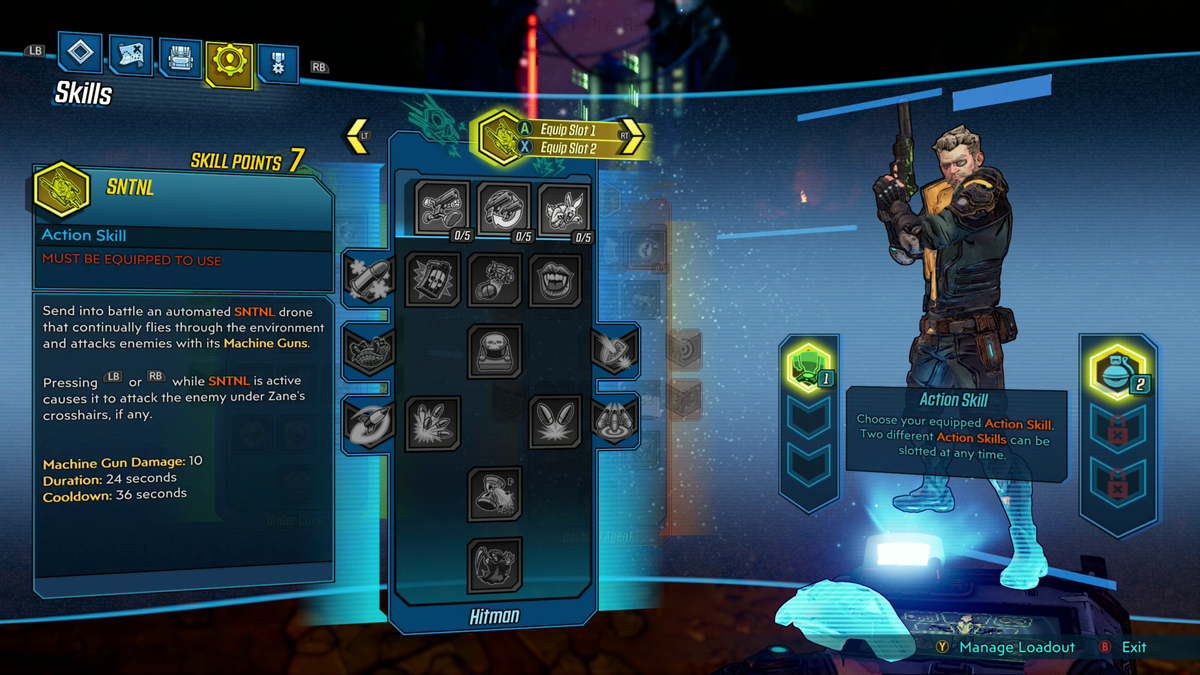Viewport: 1200px width, 675px height.
Task: Go to the previous skill tree arrow
Action: coord(358,136)
